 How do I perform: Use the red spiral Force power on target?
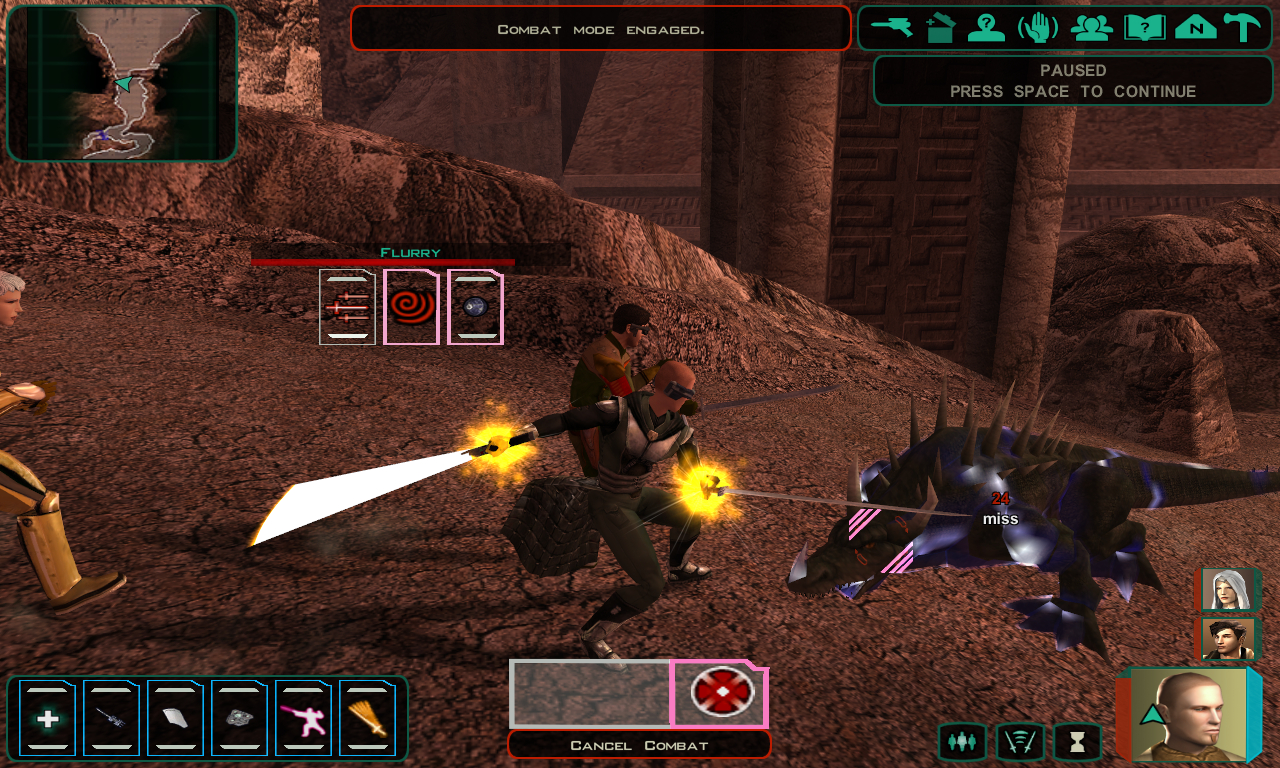pos(411,307)
